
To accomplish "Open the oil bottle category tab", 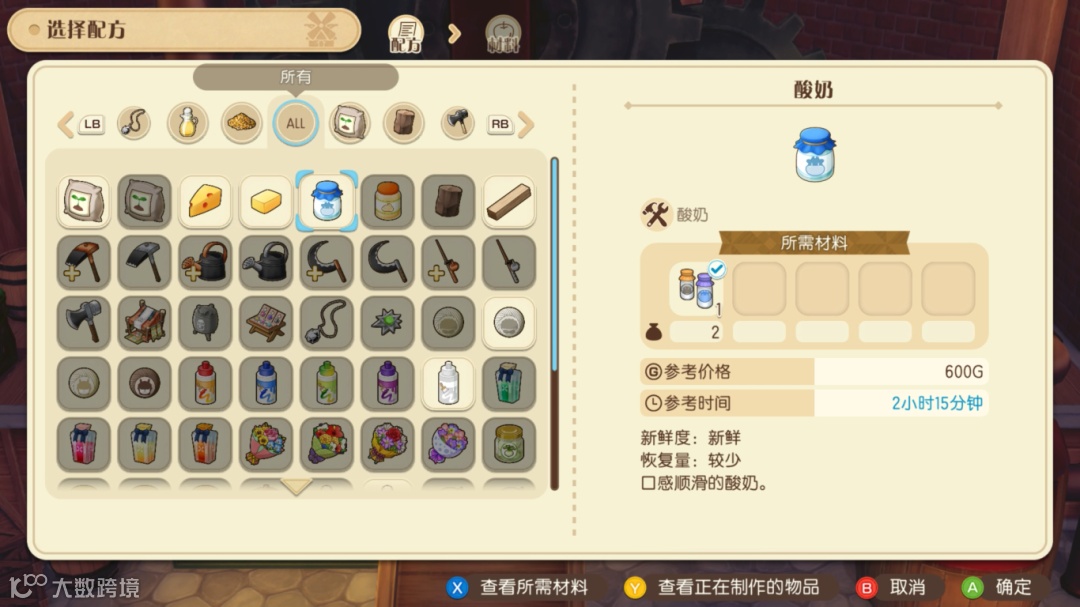I will click(x=187, y=124).
